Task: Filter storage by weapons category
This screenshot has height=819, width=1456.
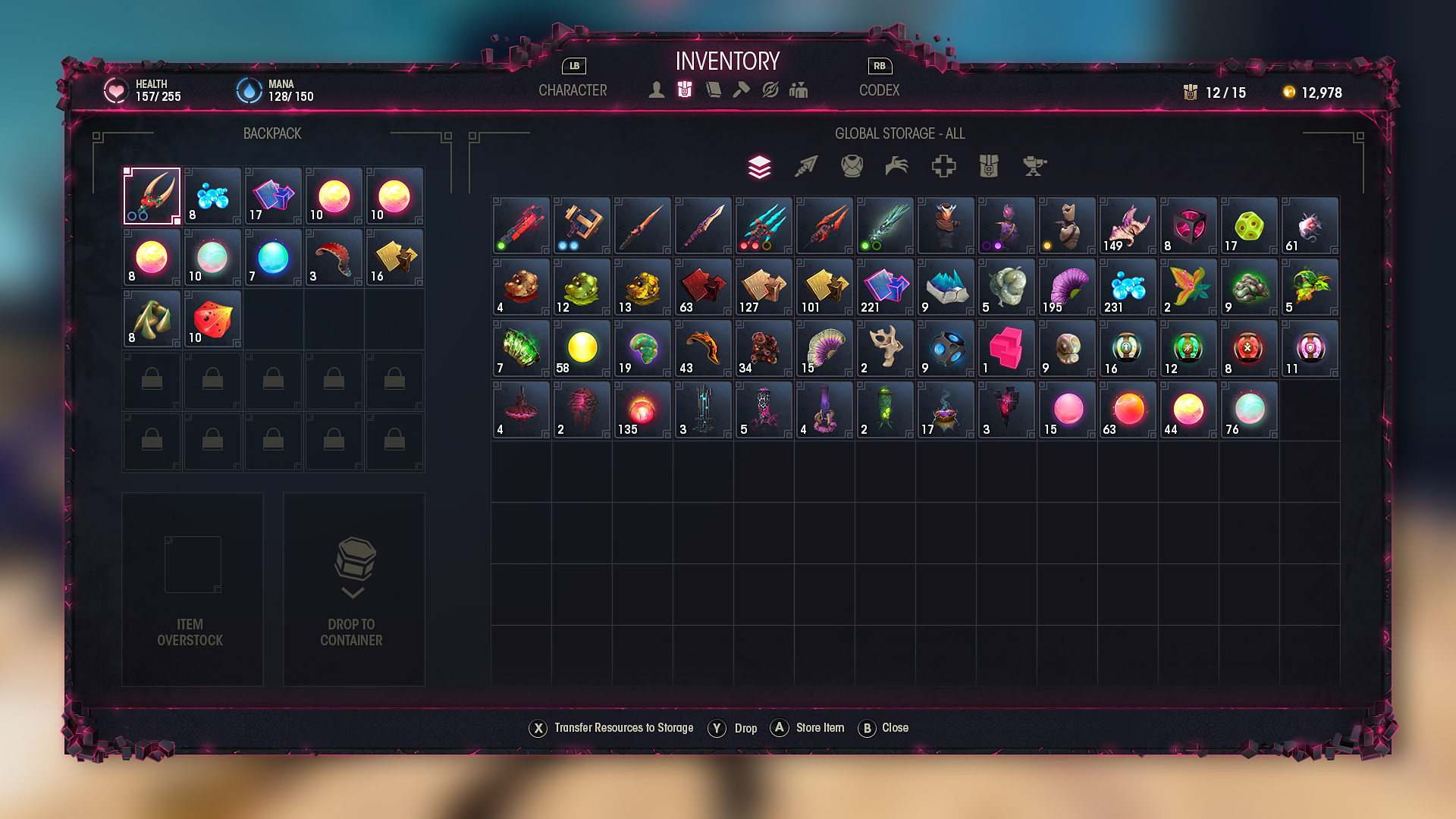Action: point(806,167)
